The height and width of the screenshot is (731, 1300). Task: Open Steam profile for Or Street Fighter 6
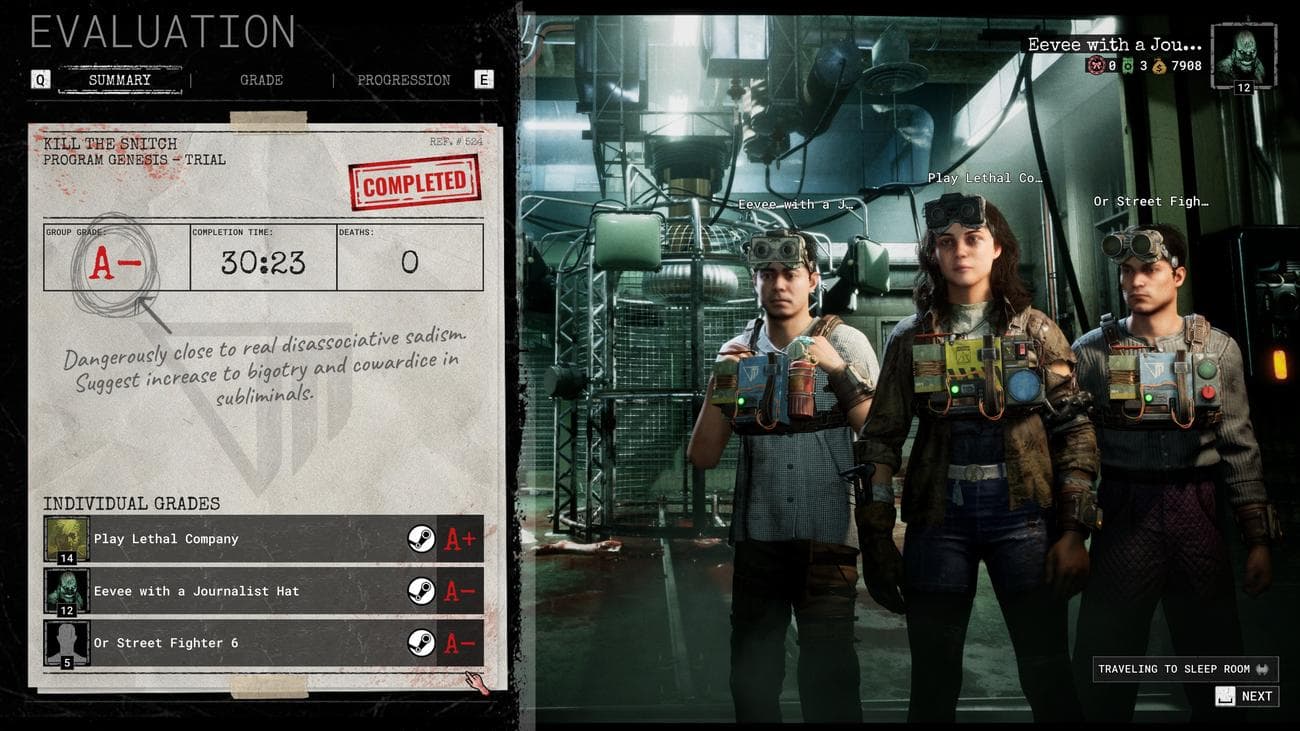[x=421, y=643]
